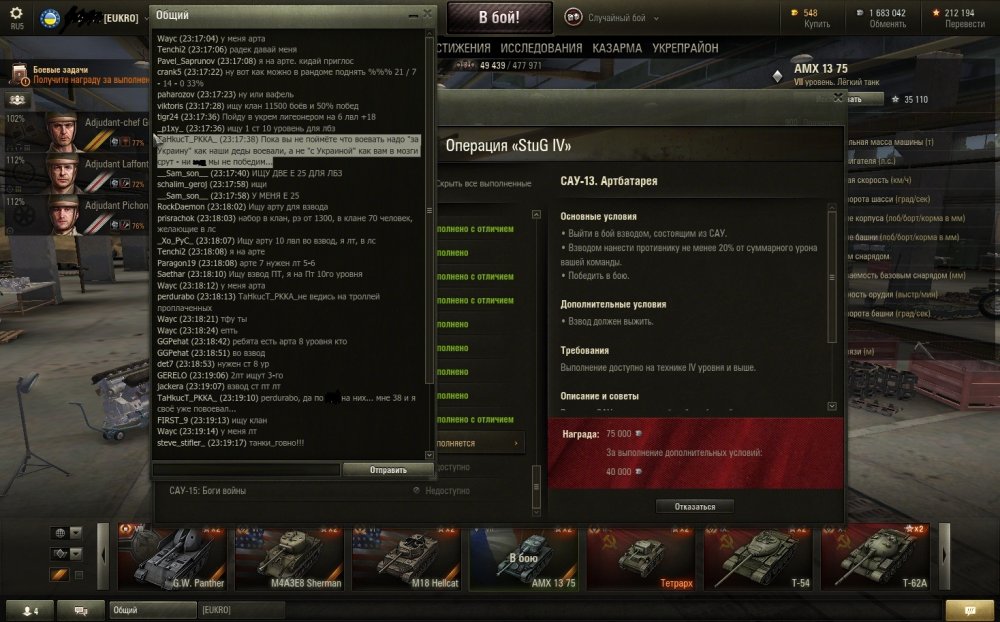Decline the mission with "Отказаться" button

[694, 506]
